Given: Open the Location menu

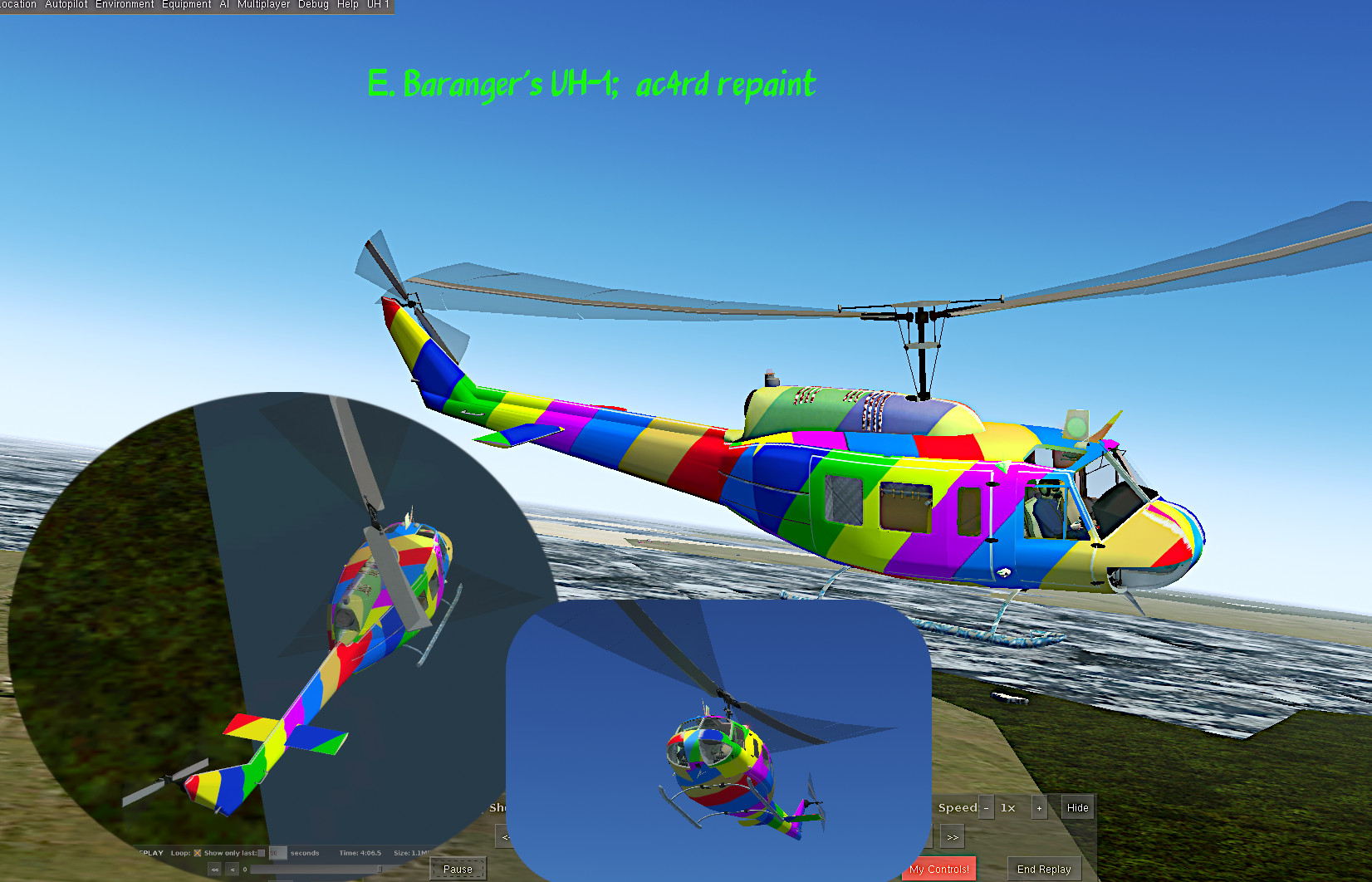Looking at the screenshot, I should point(17,4).
